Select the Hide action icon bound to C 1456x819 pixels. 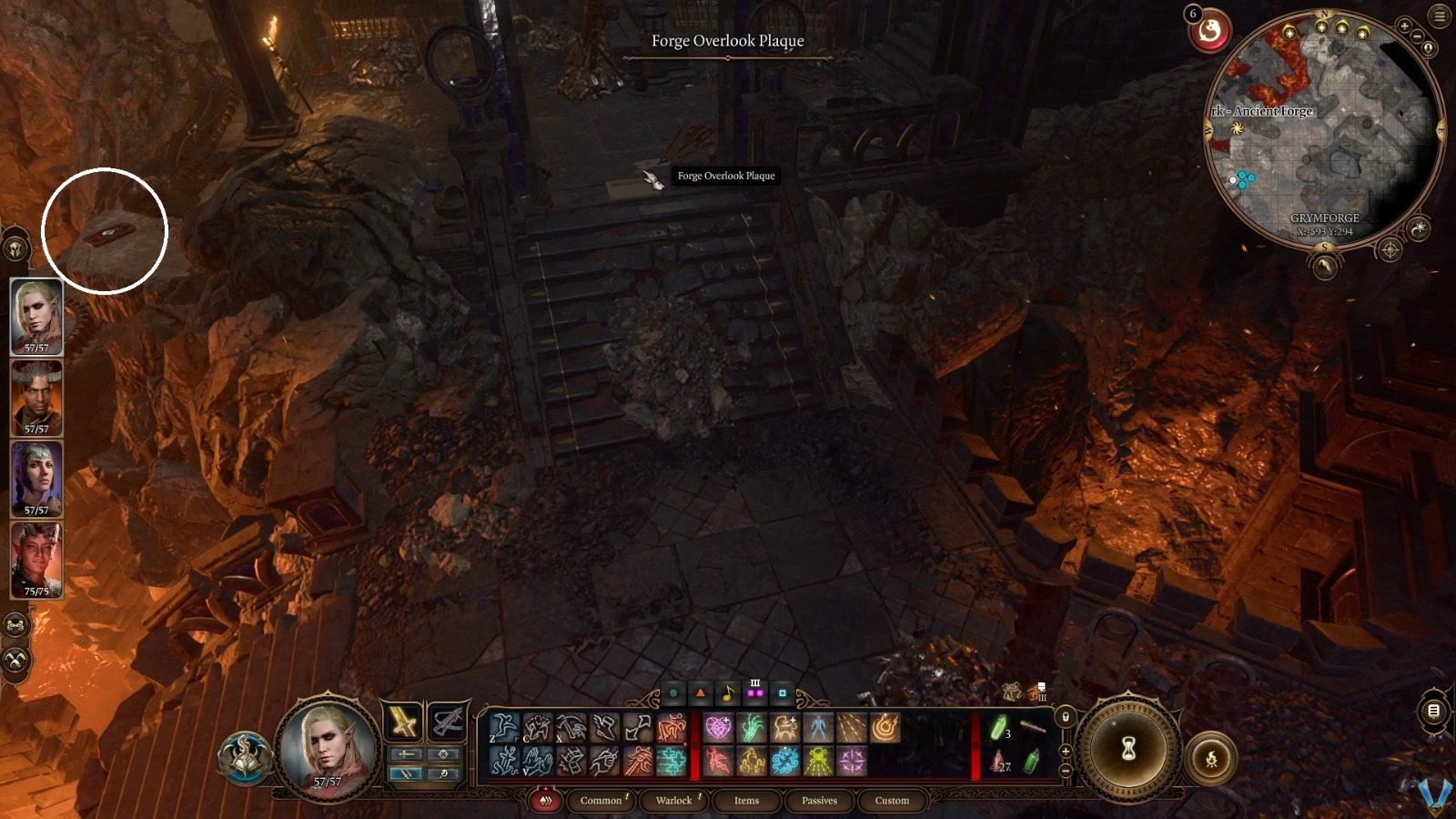click(538, 725)
